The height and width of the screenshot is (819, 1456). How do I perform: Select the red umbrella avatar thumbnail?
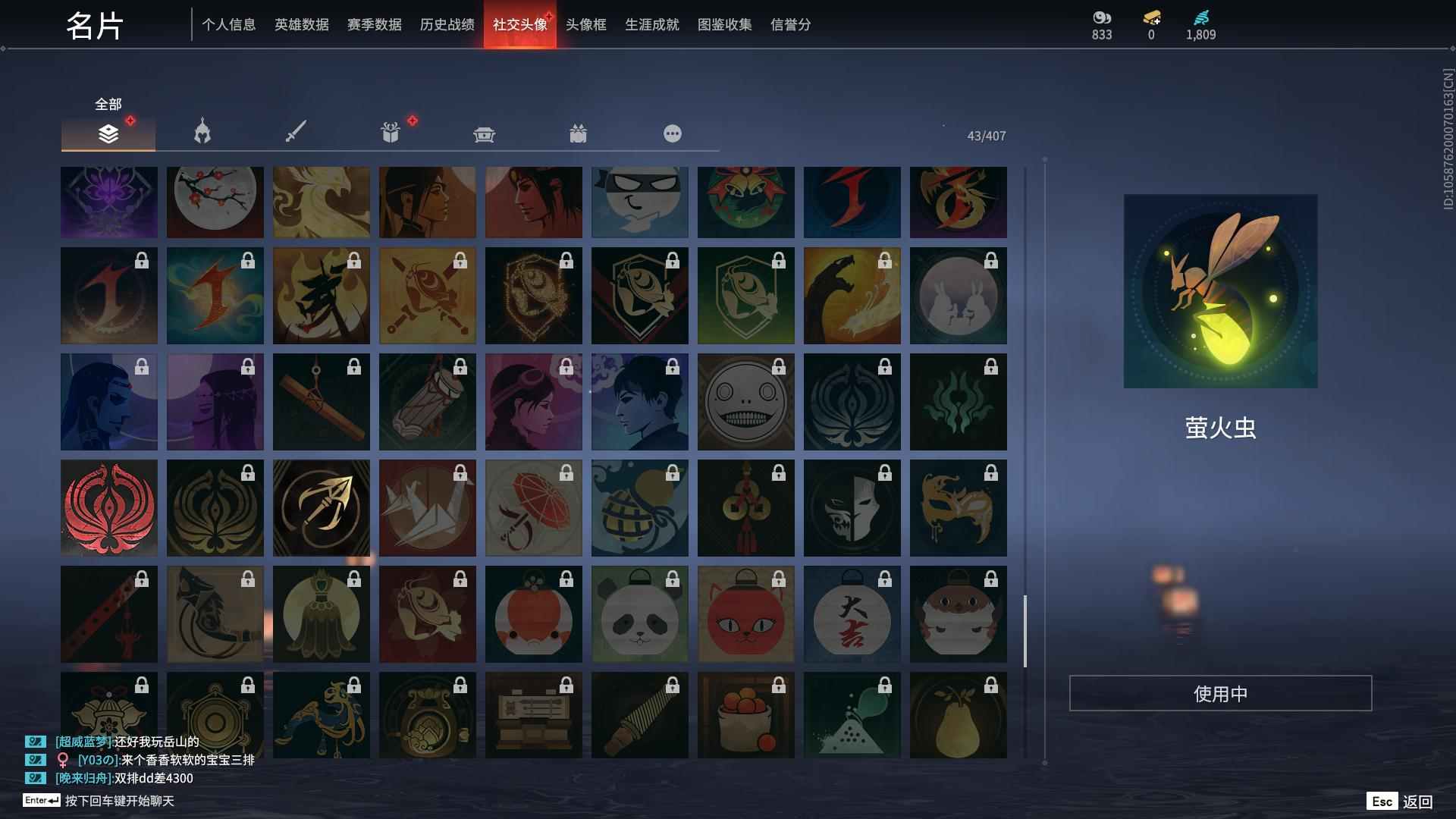pos(533,508)
